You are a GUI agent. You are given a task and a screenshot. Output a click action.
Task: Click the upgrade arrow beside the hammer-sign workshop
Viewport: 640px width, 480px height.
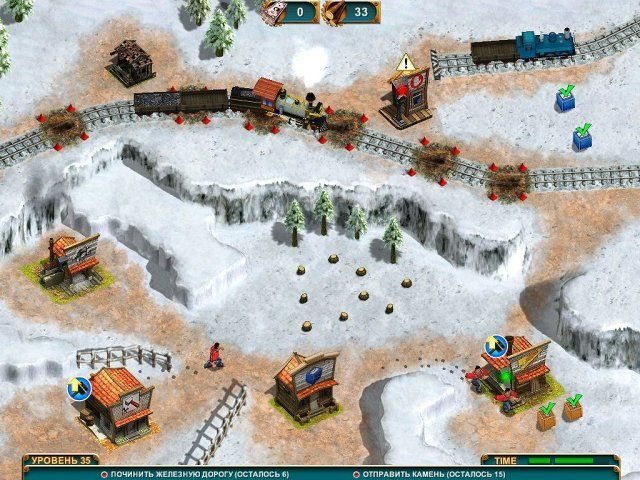click(78, 387)
